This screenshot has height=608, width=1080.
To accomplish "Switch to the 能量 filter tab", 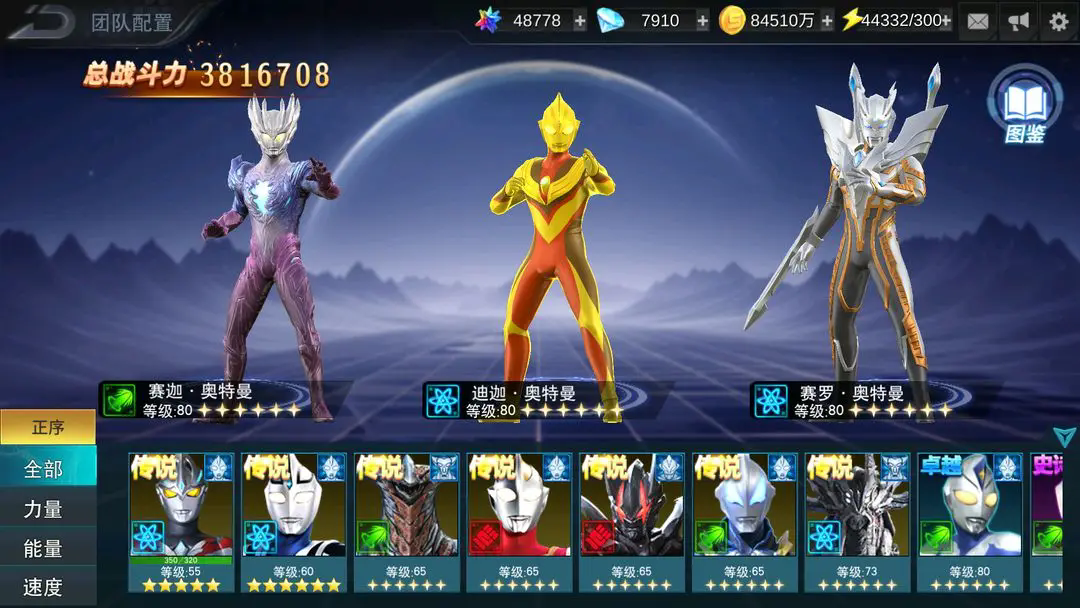I will pyautogui.click(x=44, y=548).
